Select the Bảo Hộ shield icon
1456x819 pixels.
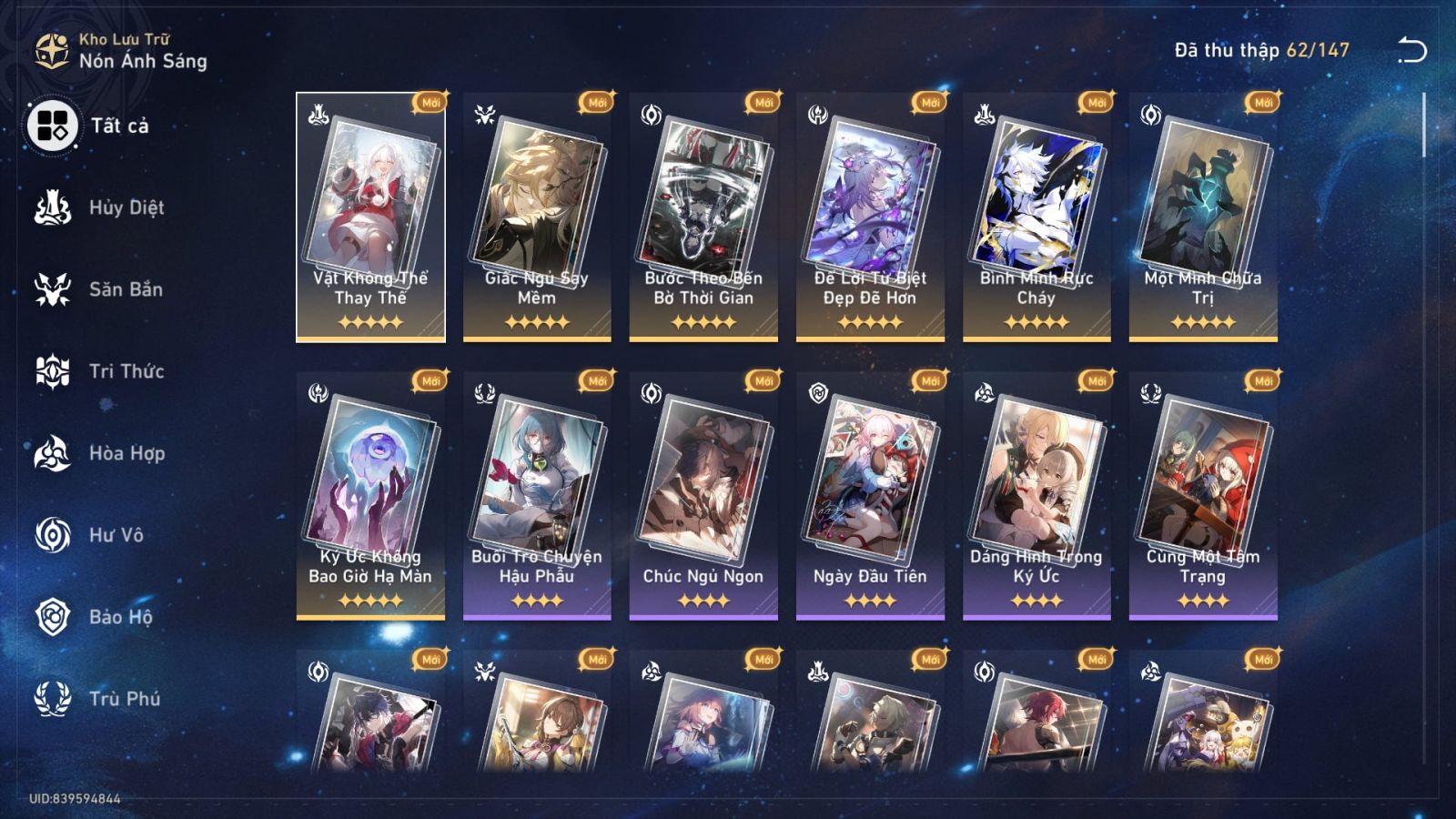coord(52,617)
